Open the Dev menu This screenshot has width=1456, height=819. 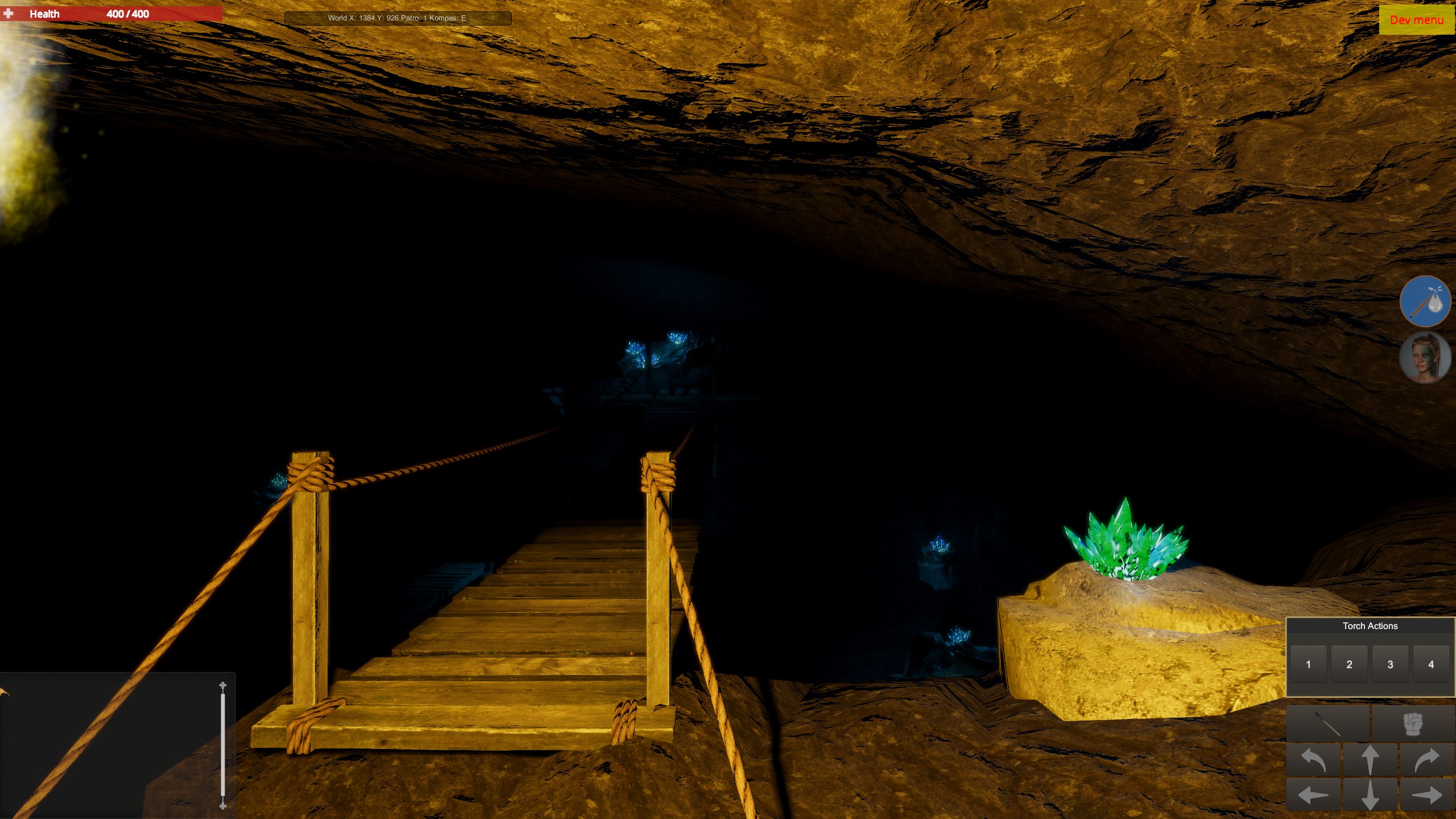(1416, 20)
